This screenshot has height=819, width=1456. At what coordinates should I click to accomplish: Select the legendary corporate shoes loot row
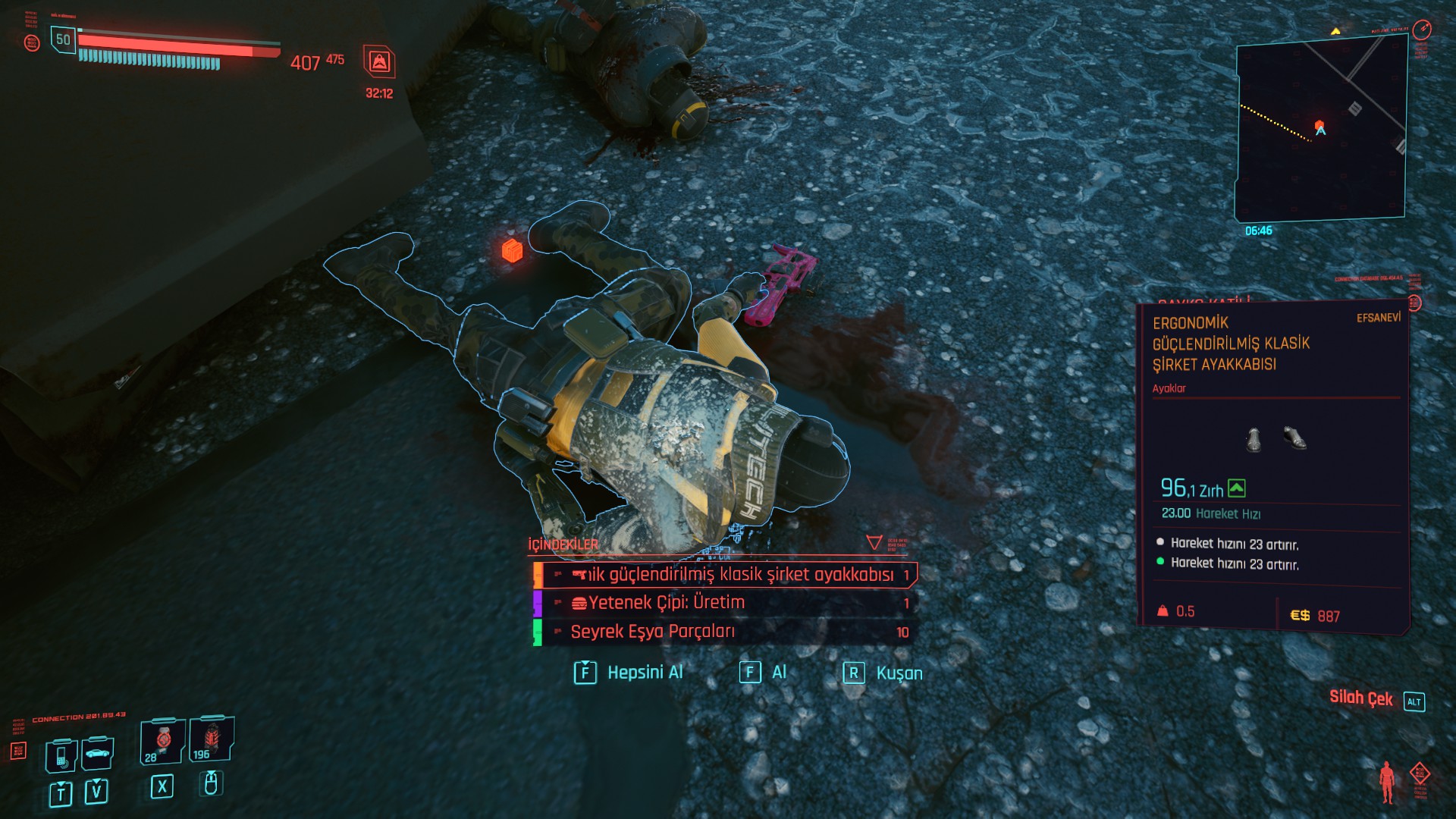[726, 575]
